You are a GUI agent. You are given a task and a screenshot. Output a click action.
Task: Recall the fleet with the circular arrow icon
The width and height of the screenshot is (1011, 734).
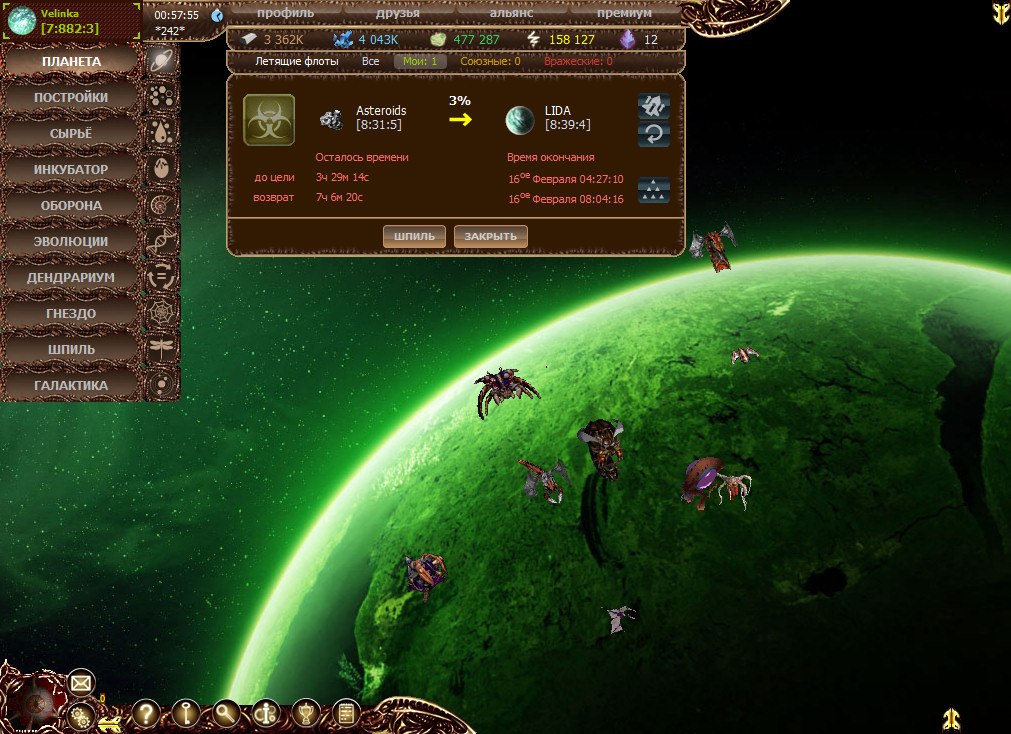tap(654, 134)
